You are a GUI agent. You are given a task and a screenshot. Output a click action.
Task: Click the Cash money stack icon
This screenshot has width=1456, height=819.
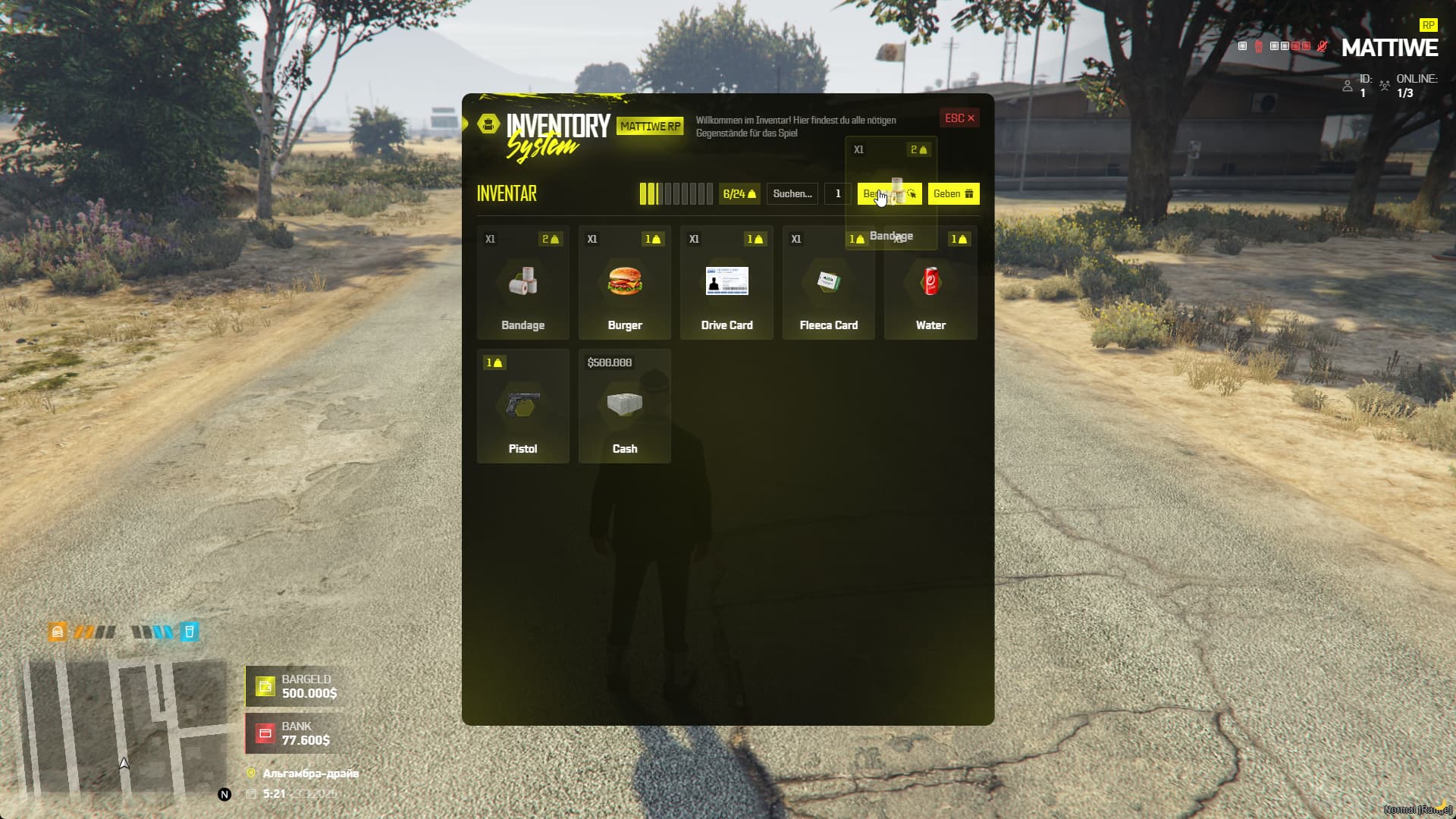(624, 405)
